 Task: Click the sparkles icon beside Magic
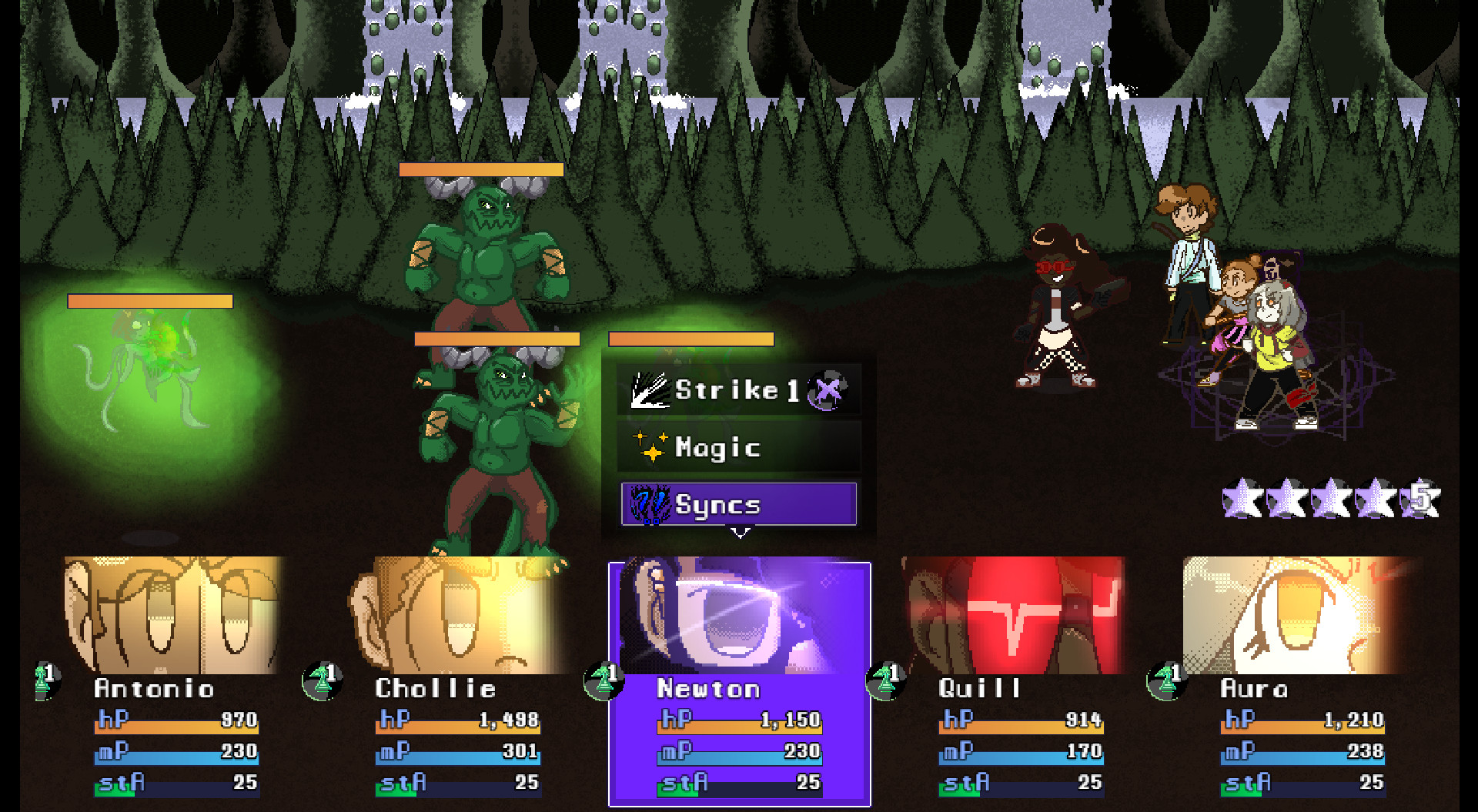point(650,446)
